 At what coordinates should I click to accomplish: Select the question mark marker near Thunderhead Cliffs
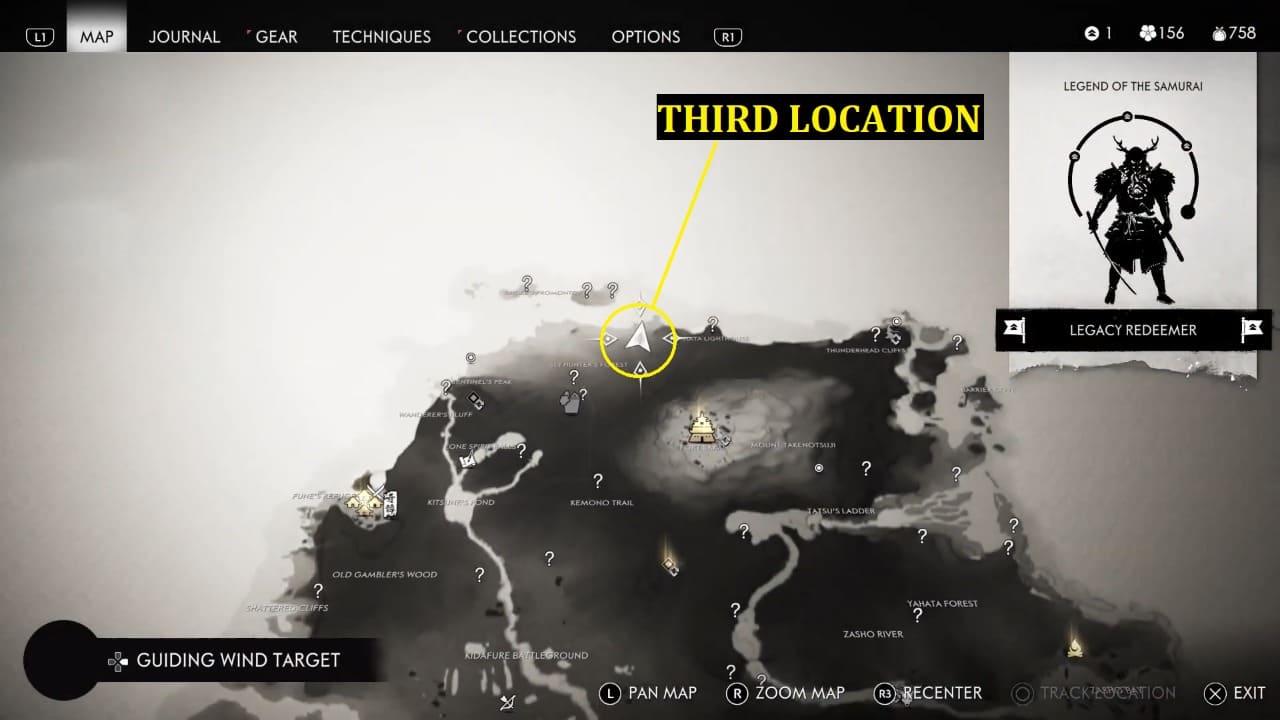(x=878, y=335)
